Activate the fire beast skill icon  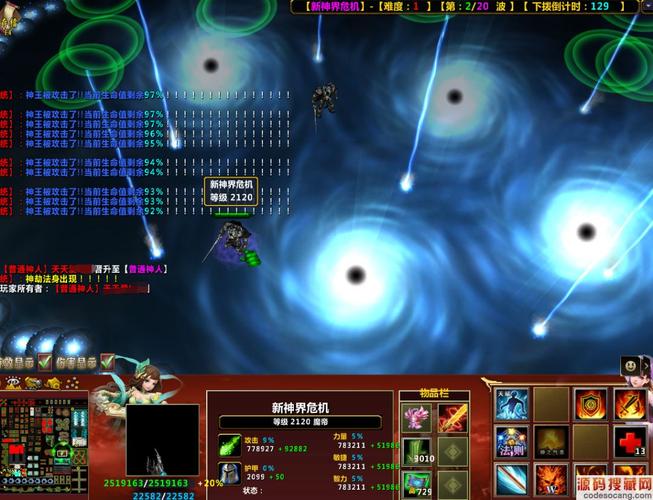pyautogui.click(x=550, y=480)
